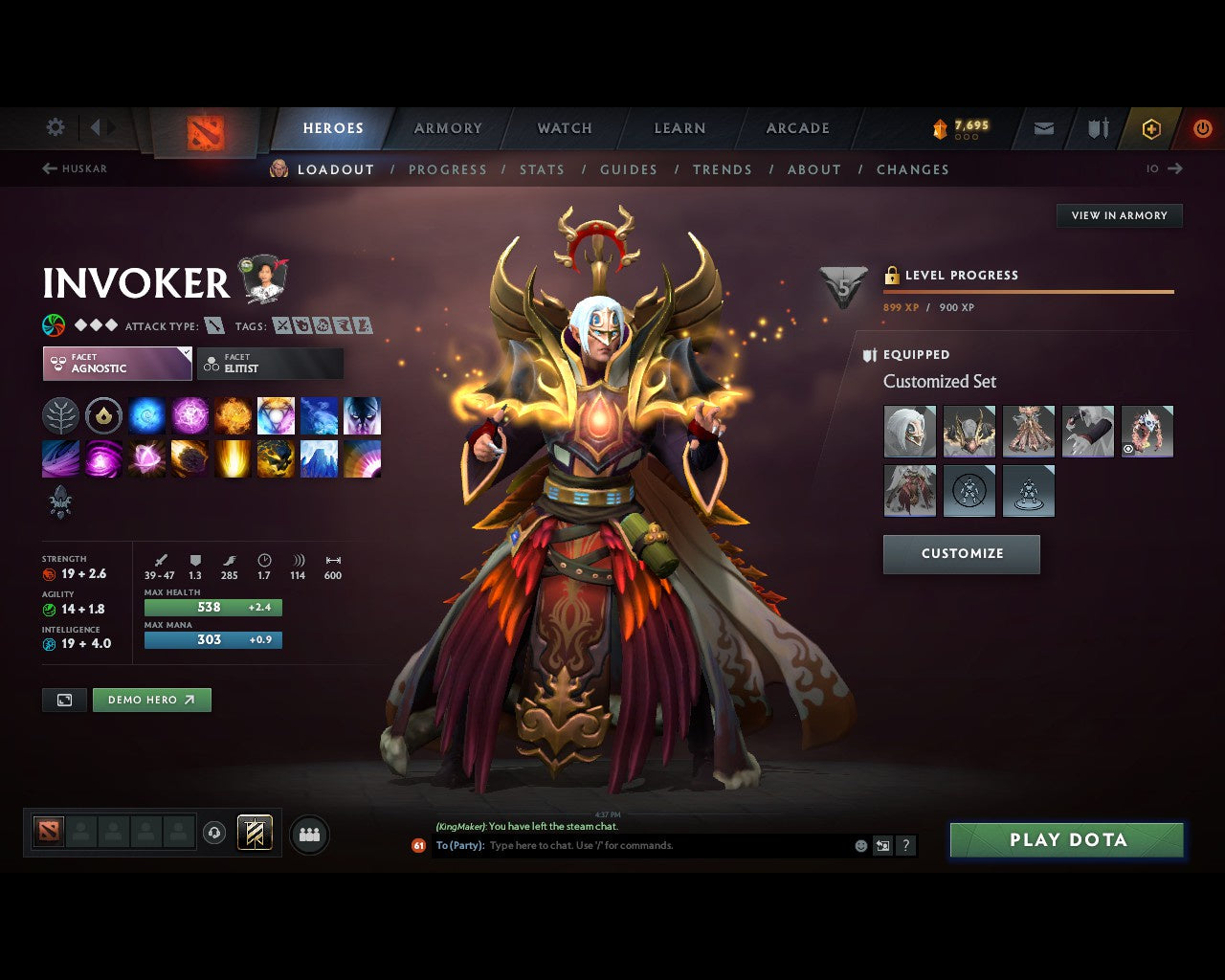Toggle fullscreen hero view button

(x=64, y=700)
